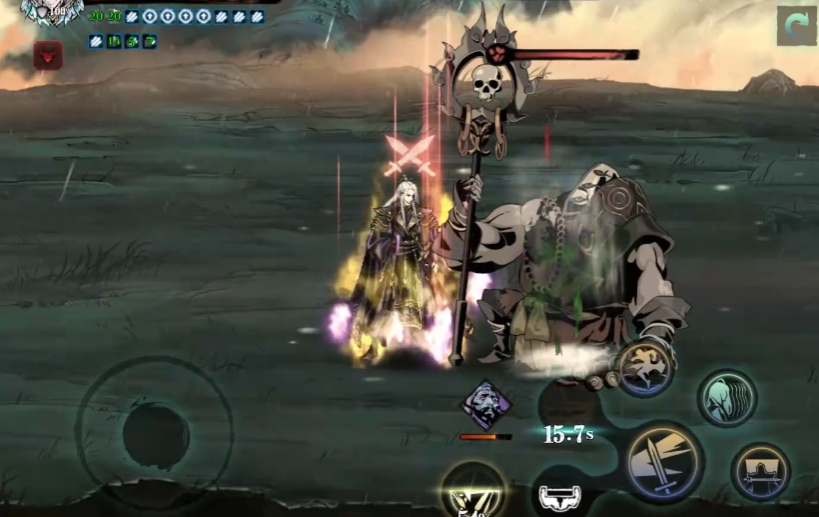Viewport: 819px width, 517px height.
Task: Use the long-haired figure skill
Action: click(726, 397)
